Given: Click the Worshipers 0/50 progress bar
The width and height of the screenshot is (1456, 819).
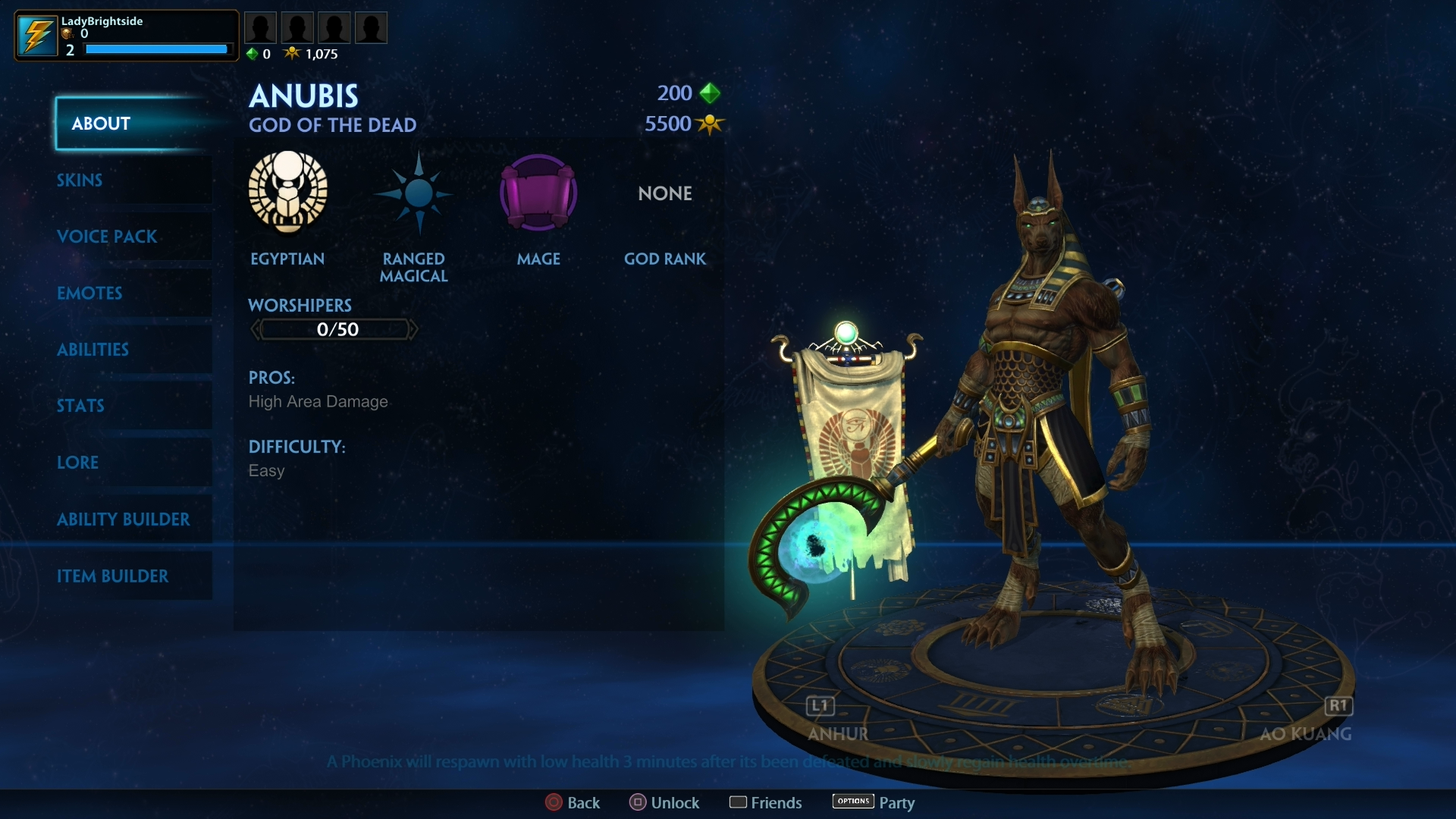Looking at the screenshot, I should pyautogui.click(x=334, y=329).
